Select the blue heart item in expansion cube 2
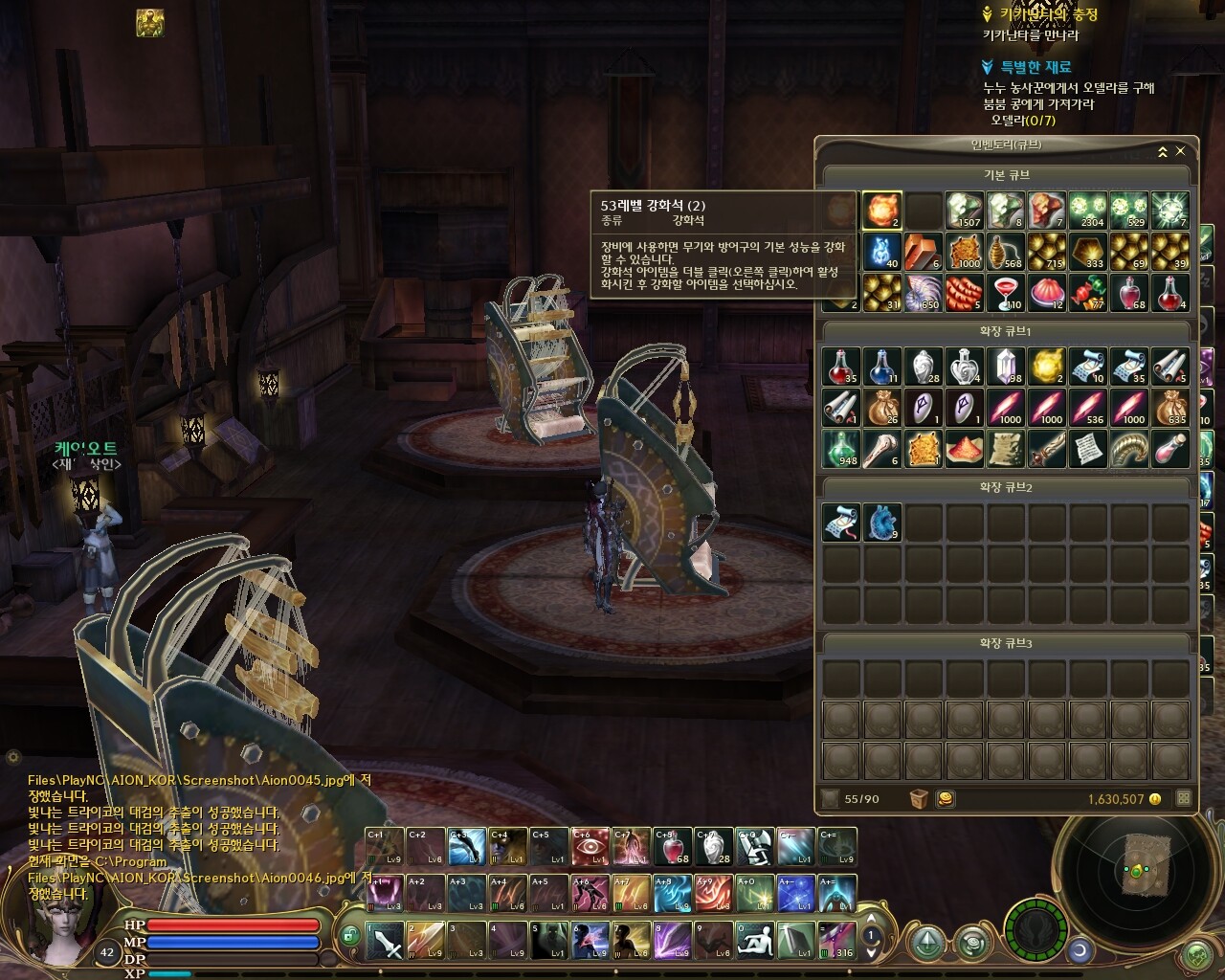1225x980 pixels. [882, 523]
